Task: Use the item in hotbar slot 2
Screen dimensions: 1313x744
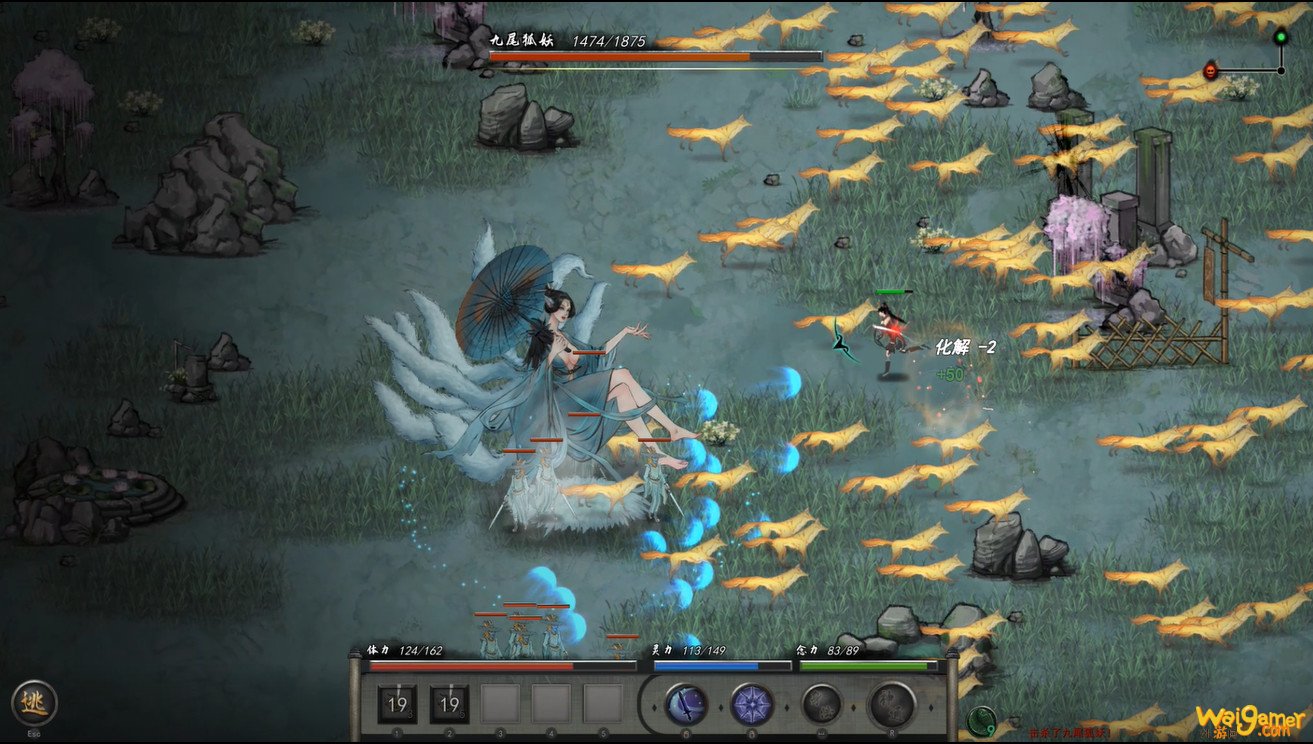Action: pos(450,704)
